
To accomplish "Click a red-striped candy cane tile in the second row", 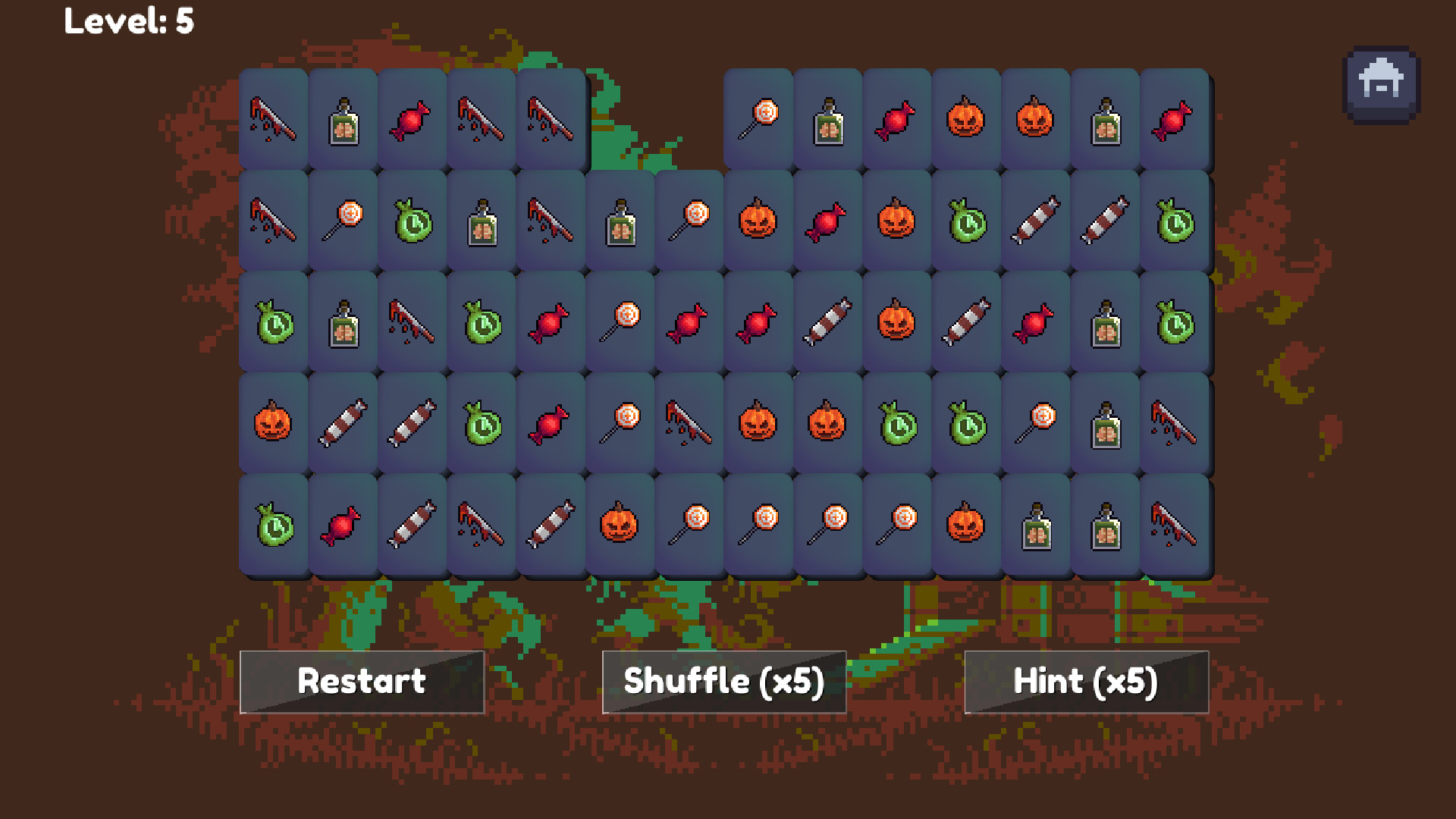I will click(x=1035, y=221).
